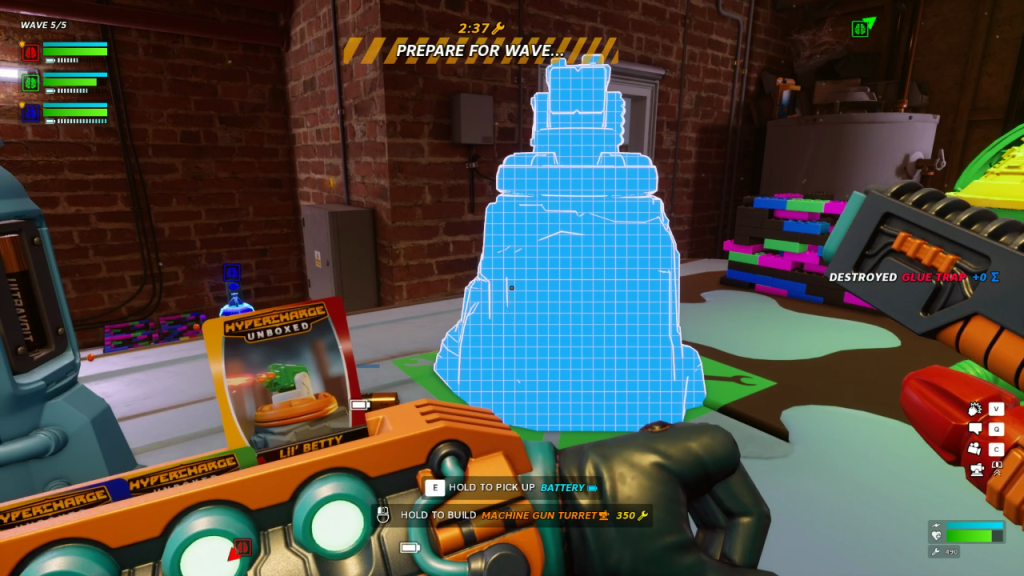Select the green brain teammate icon
The height and width of the screenshot is (576, 1024).
[31, 82]
